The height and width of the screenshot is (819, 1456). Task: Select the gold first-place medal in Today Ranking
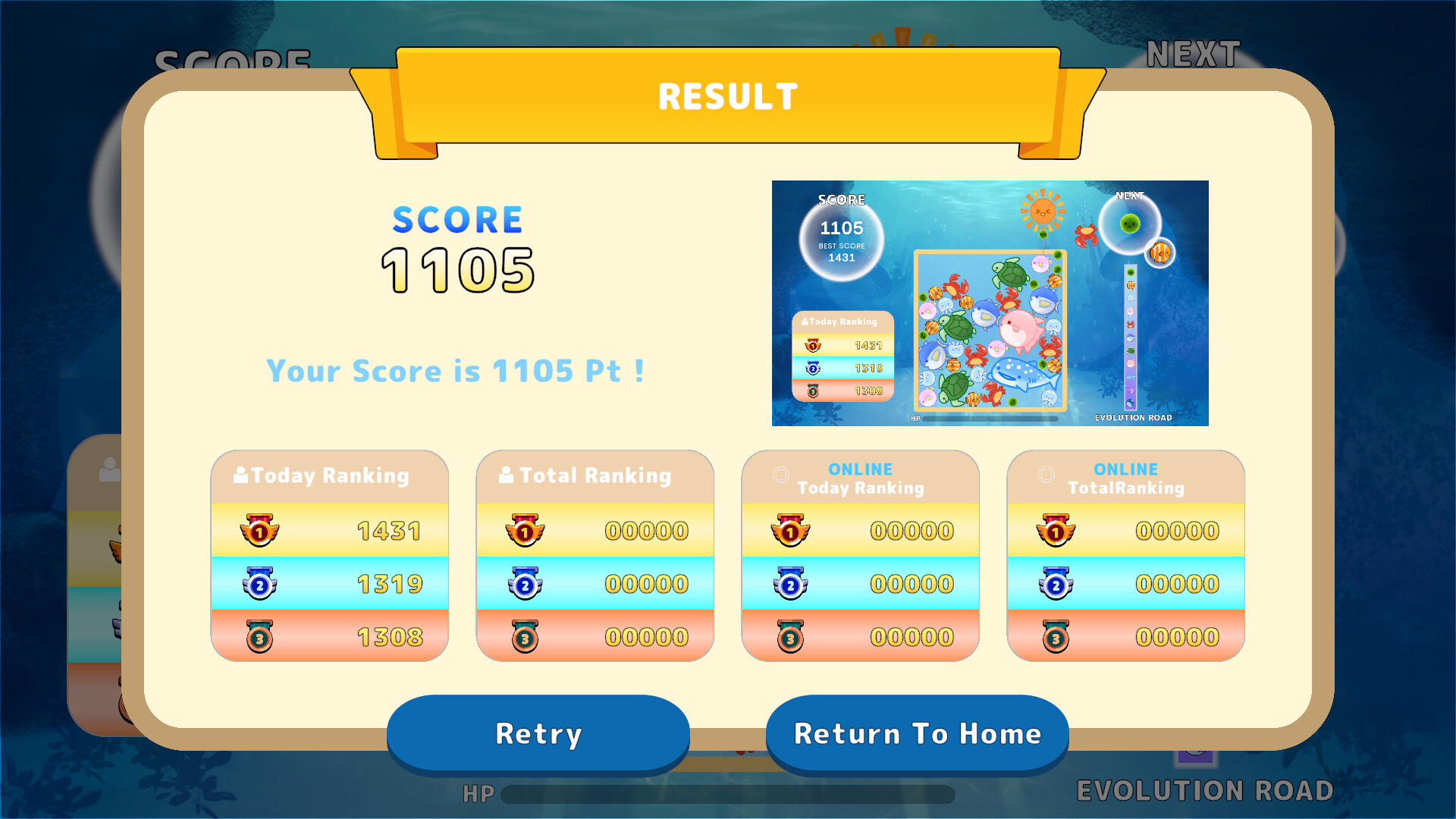click(260, 531)
